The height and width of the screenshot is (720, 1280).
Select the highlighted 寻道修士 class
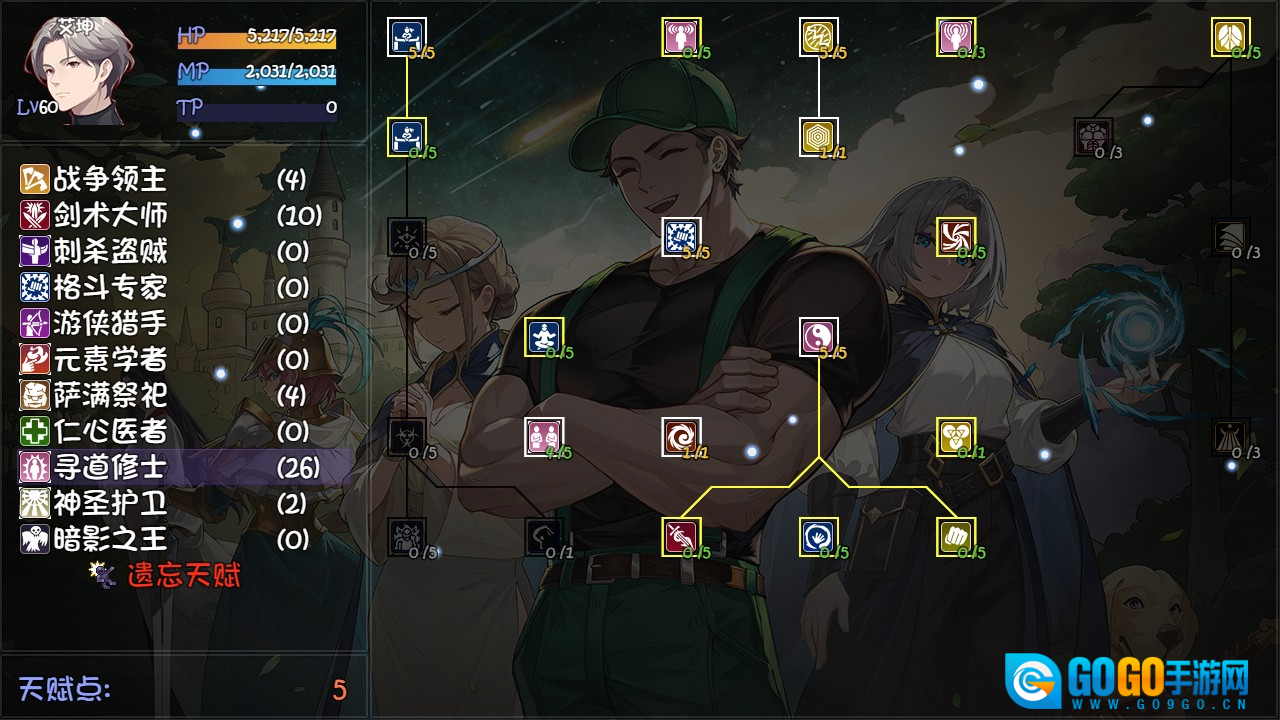click(110, 468)
